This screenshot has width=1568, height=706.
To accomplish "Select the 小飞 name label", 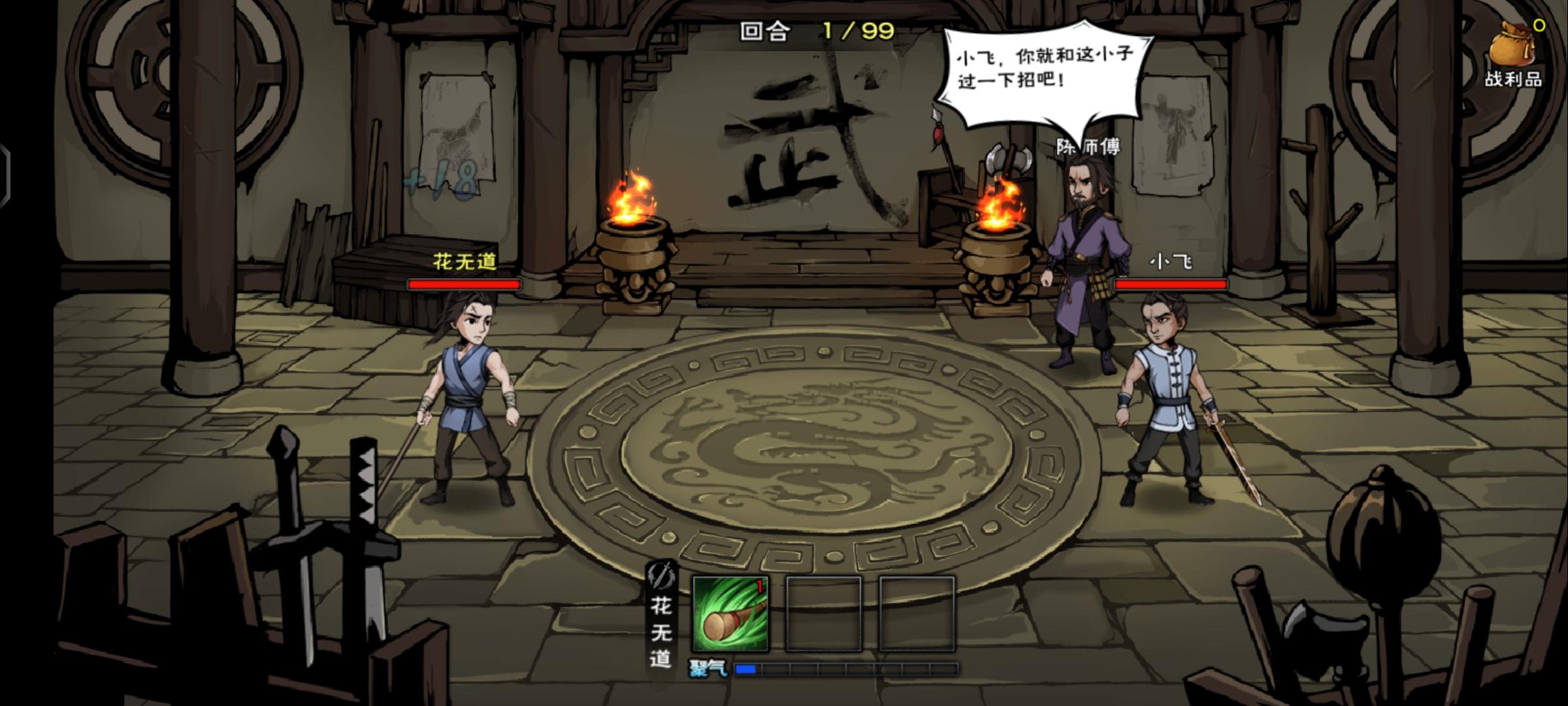I will pyautogui.click(x=1171, y=261).
